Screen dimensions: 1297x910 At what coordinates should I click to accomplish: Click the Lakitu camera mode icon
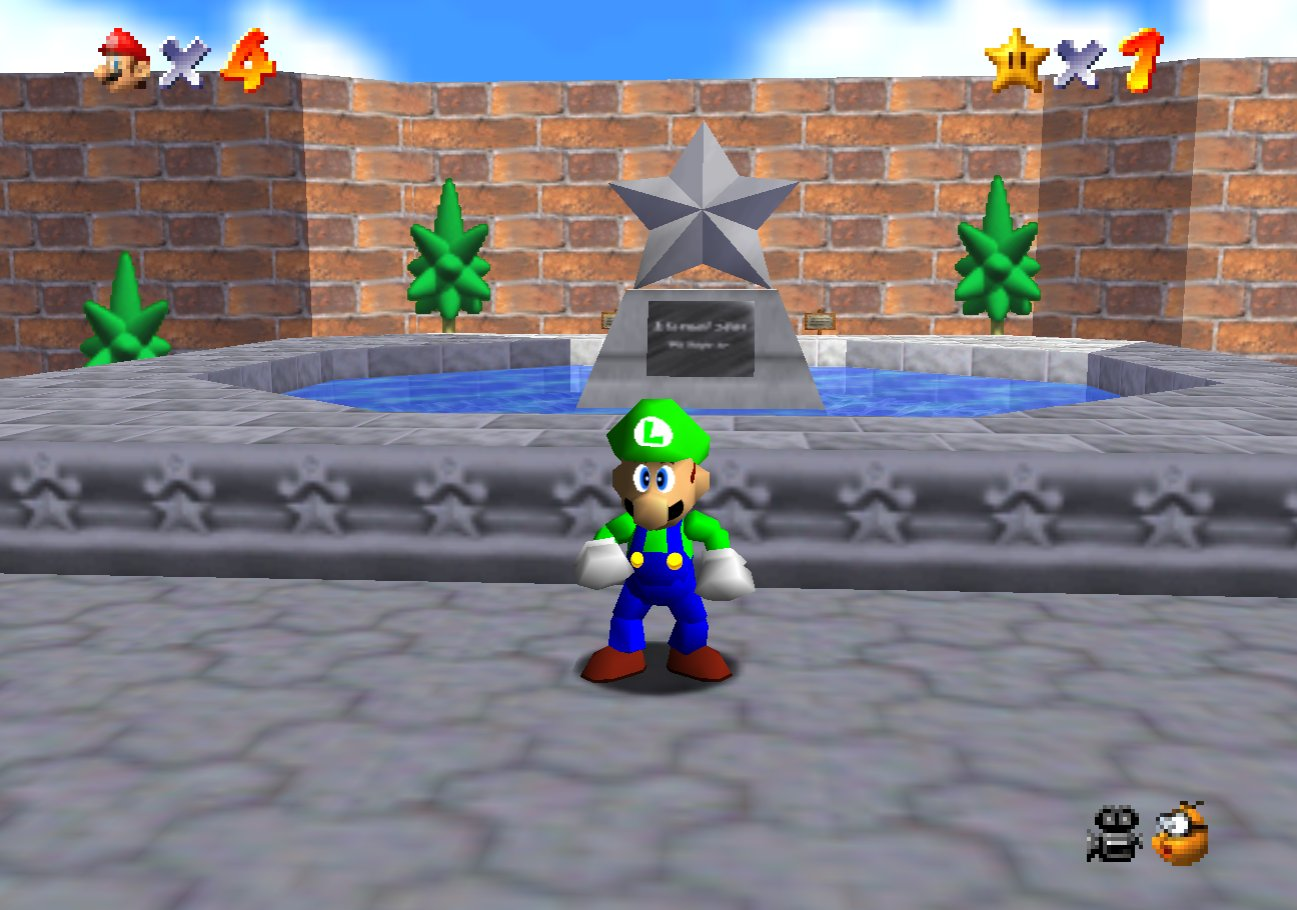click(x=1180, y=833)
